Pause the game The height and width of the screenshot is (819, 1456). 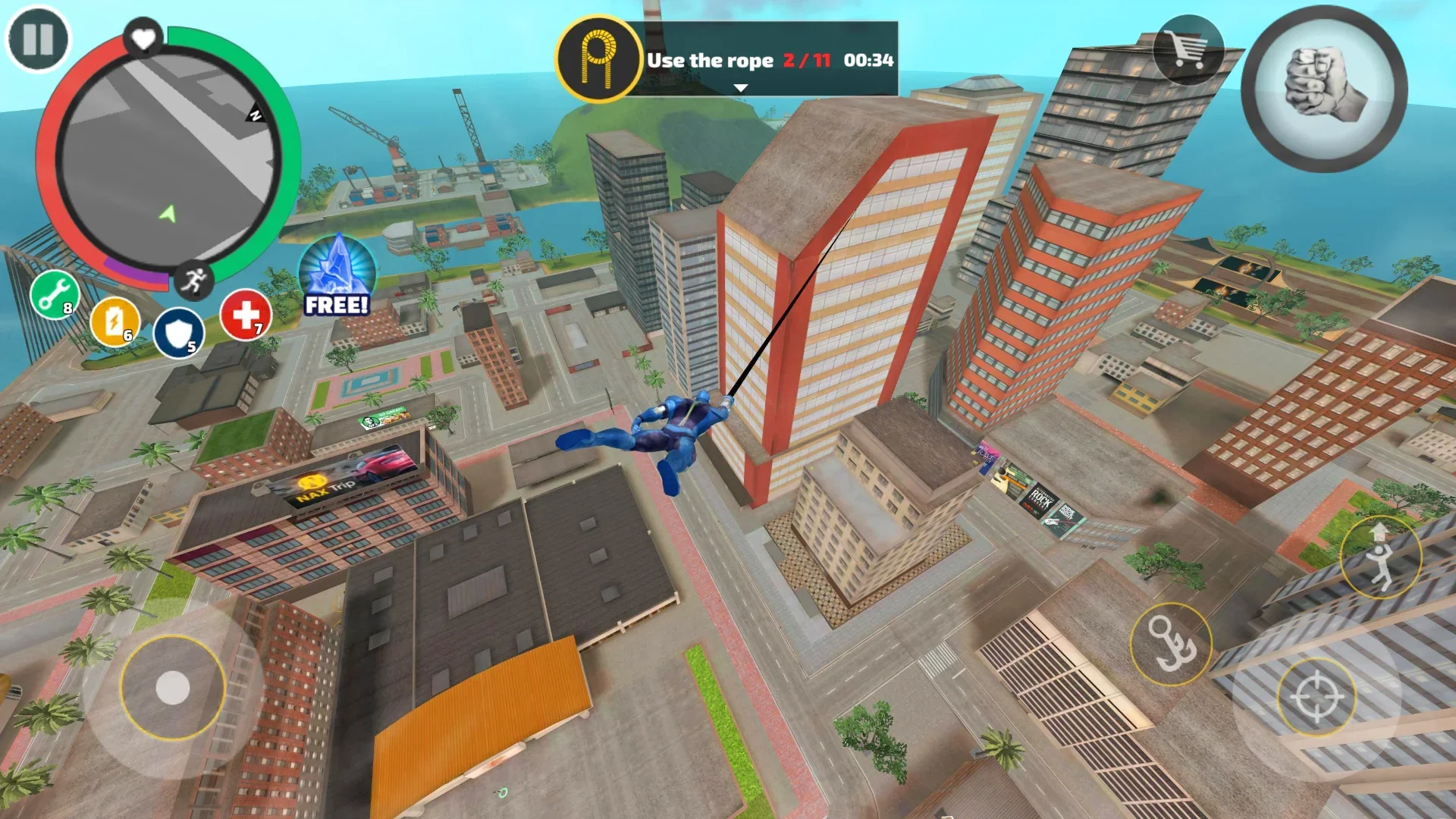tap(38, 39)
